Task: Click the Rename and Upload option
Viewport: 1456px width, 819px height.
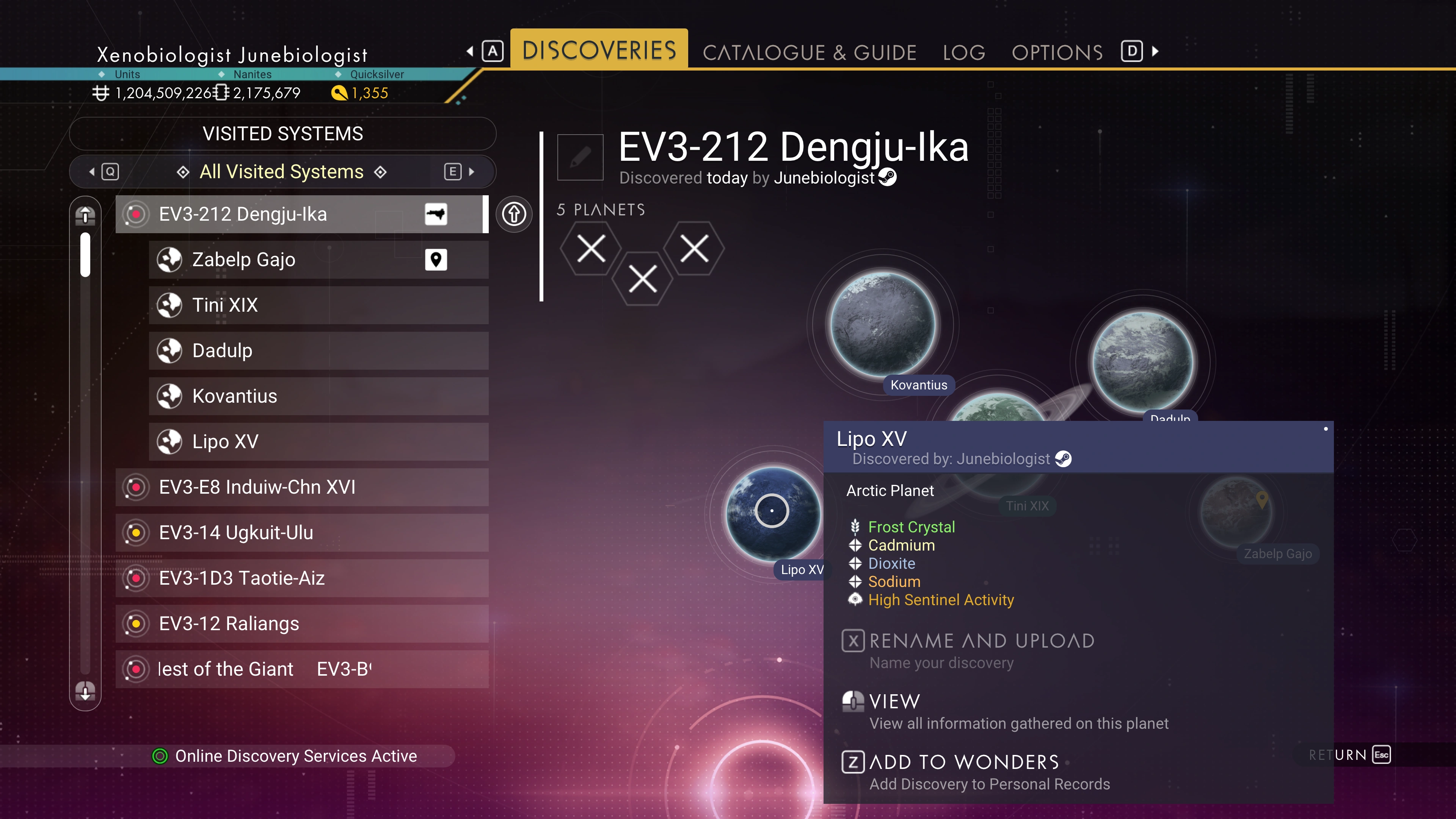Action: click(981, 641)
